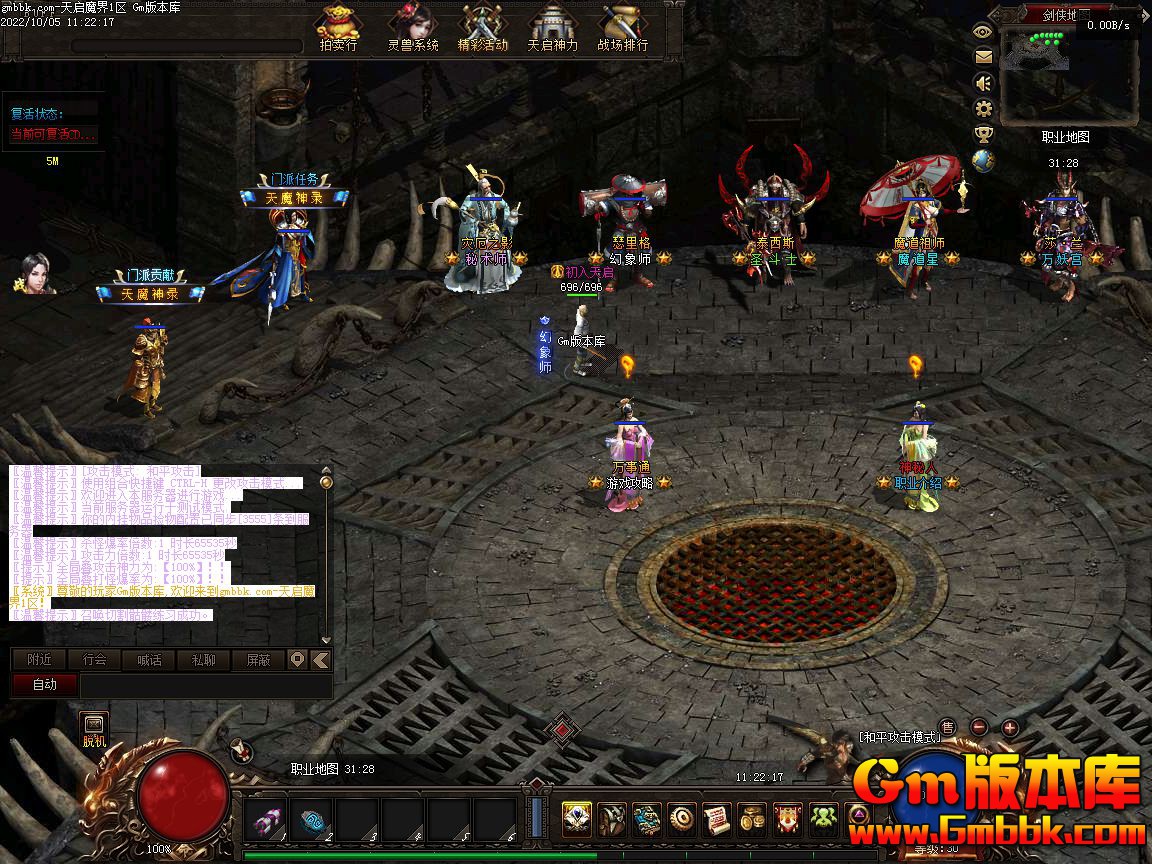Image resolution: width=1152 pixels, height=864 pixels.
Task: Click the 脱机 offline button
Action: point(94,729)
